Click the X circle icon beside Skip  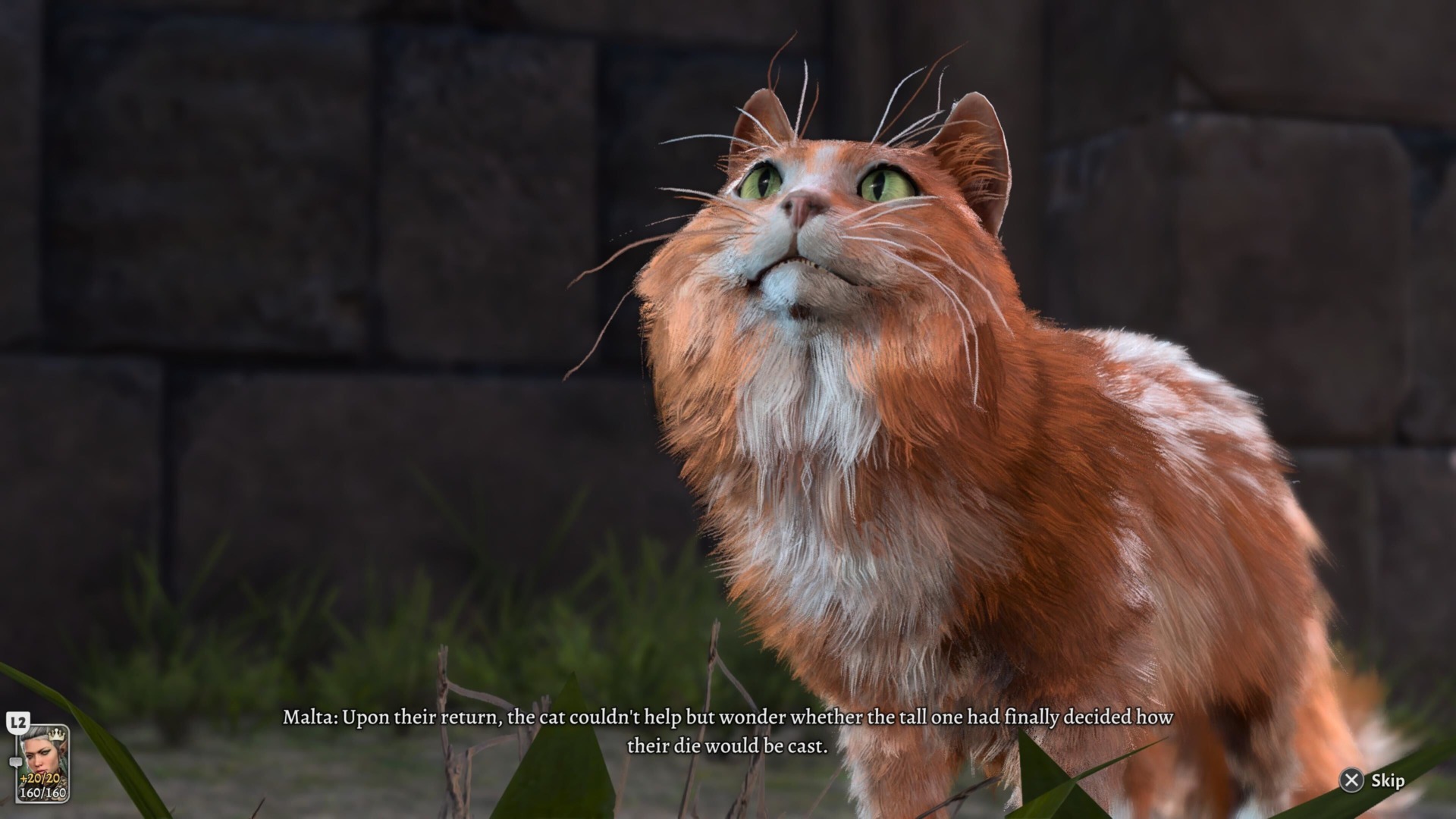[x=1353, y=781]
